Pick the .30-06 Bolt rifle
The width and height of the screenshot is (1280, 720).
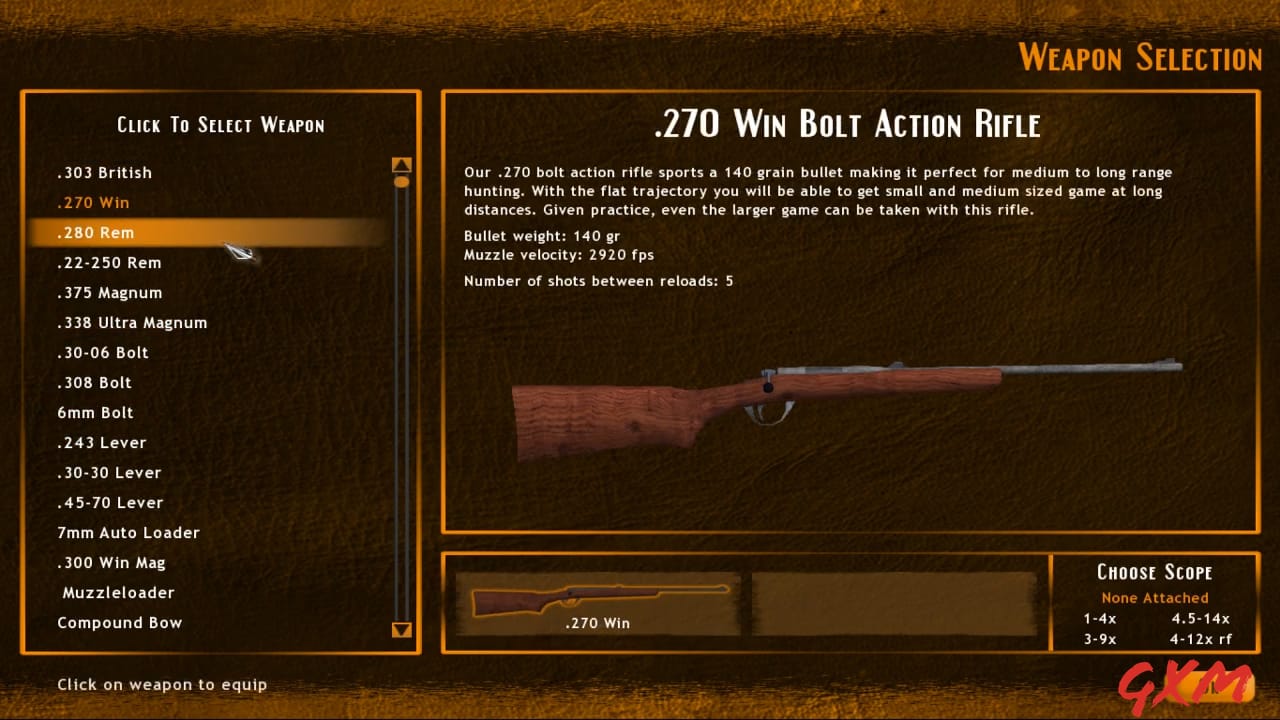click(103, 352)
